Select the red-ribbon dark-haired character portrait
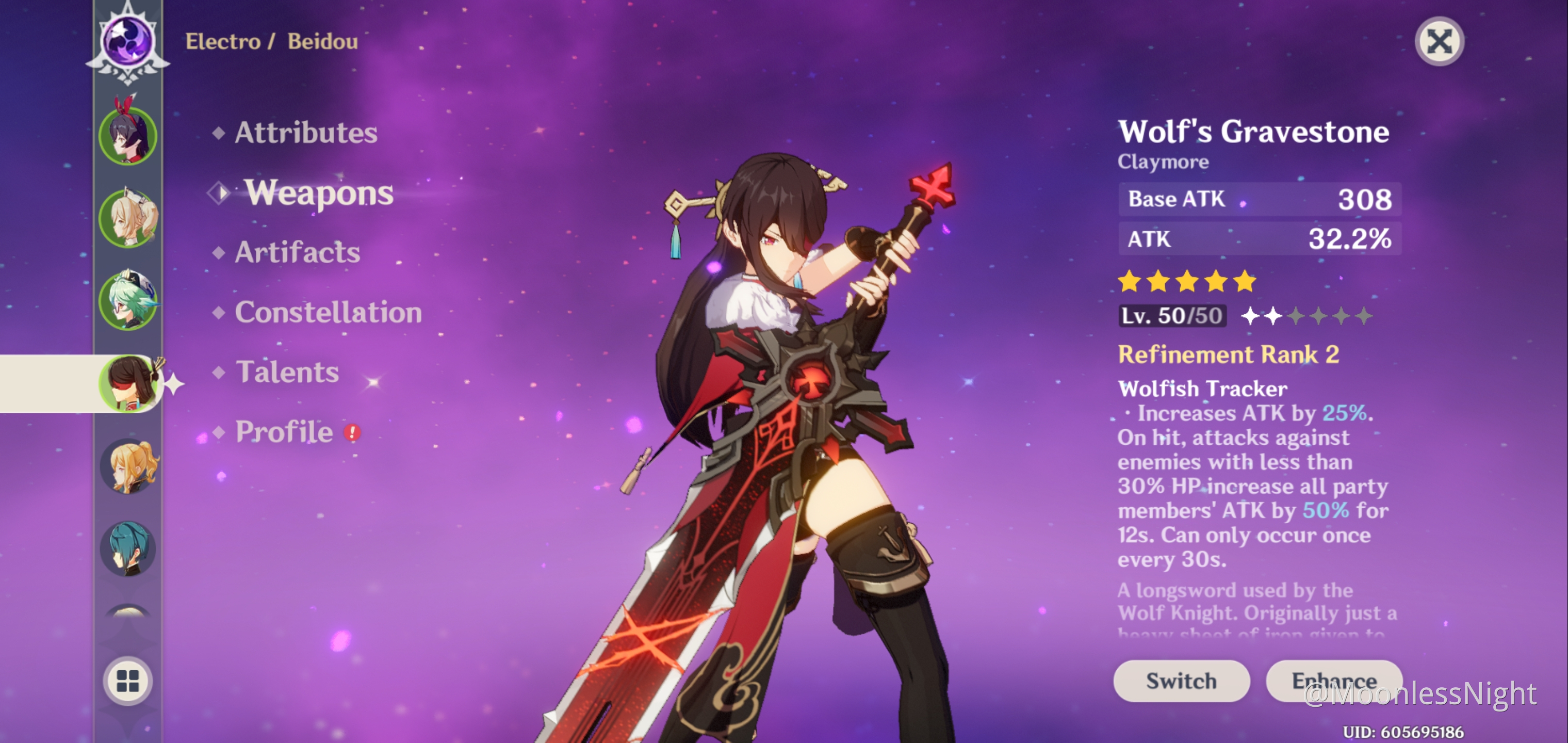Screen dimensions: 1568x743 click(128, 135)
